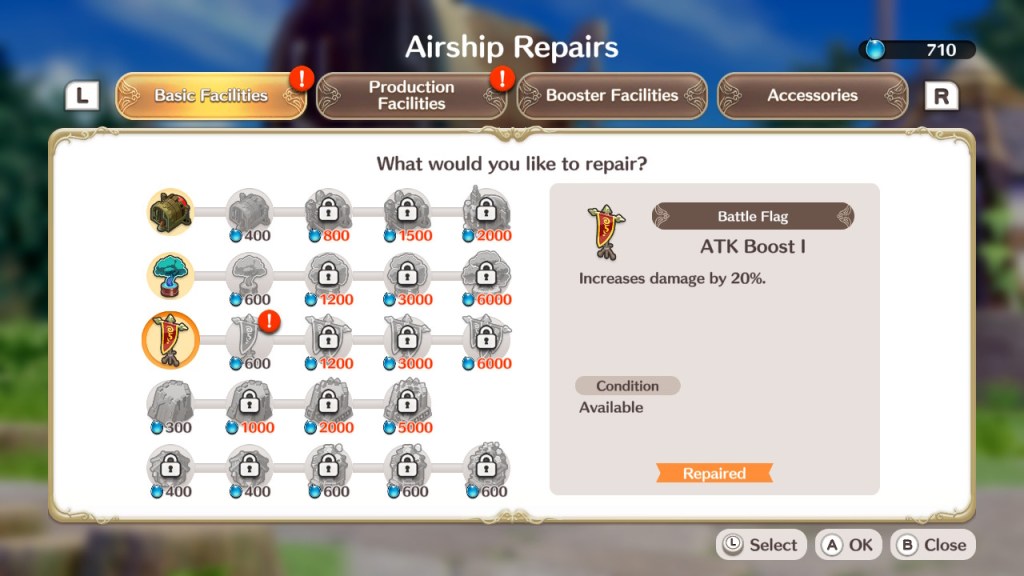Choose the 600-cost flag upgrade with alert
1024x576 pixels.
(x=248, y=339)
